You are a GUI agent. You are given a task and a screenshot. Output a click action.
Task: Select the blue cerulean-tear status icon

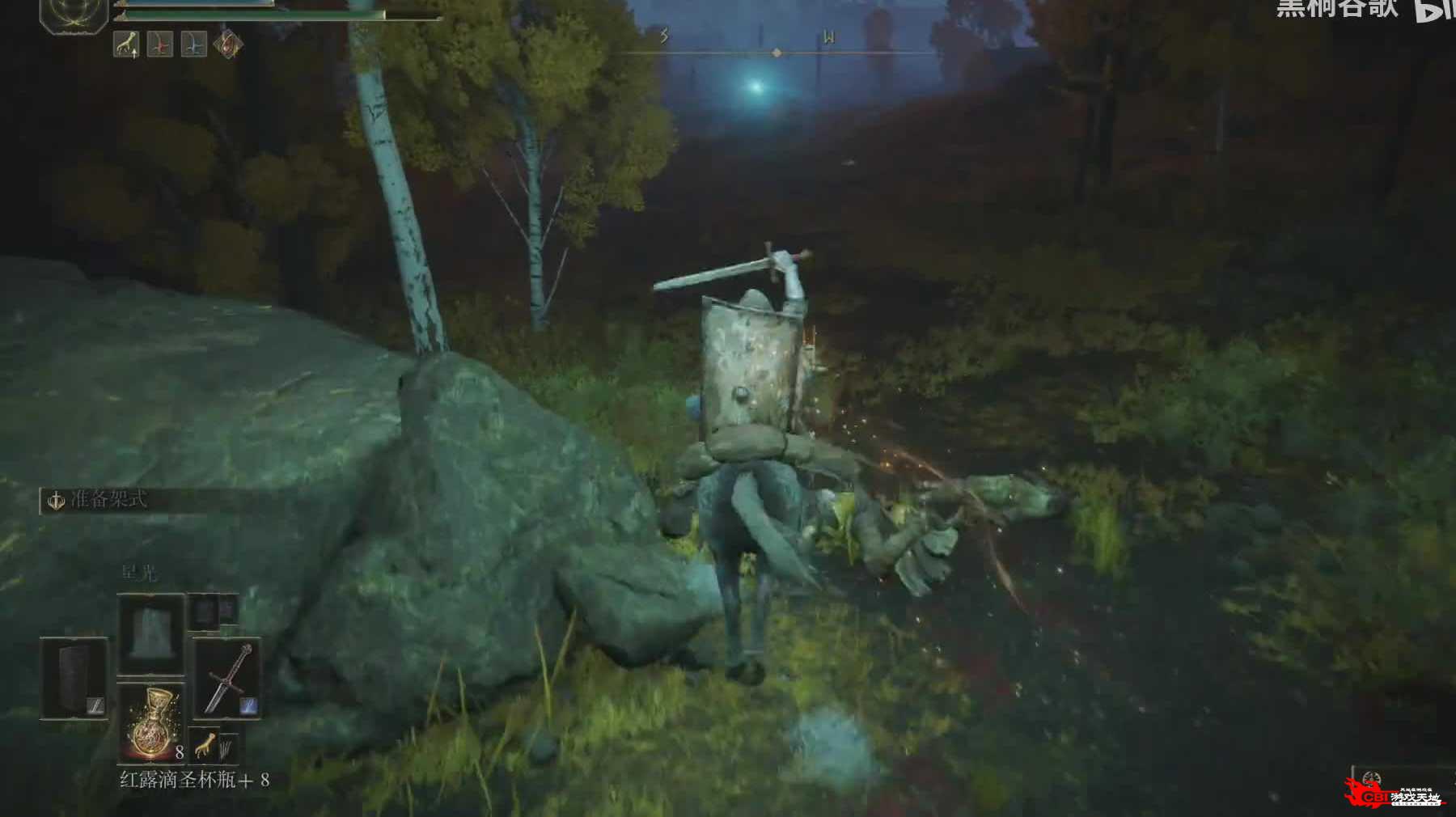[x=193, y=44]
